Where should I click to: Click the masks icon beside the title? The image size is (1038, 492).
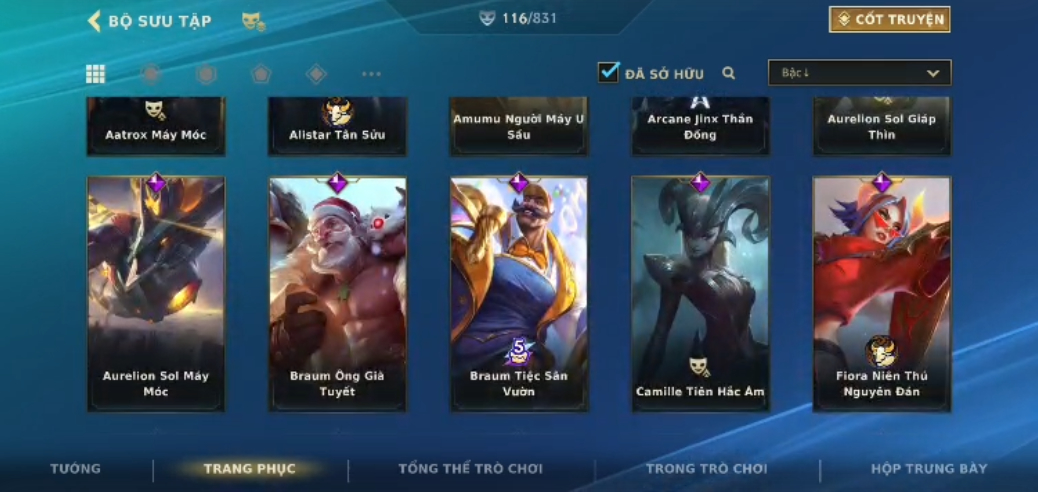click(253, 21)
